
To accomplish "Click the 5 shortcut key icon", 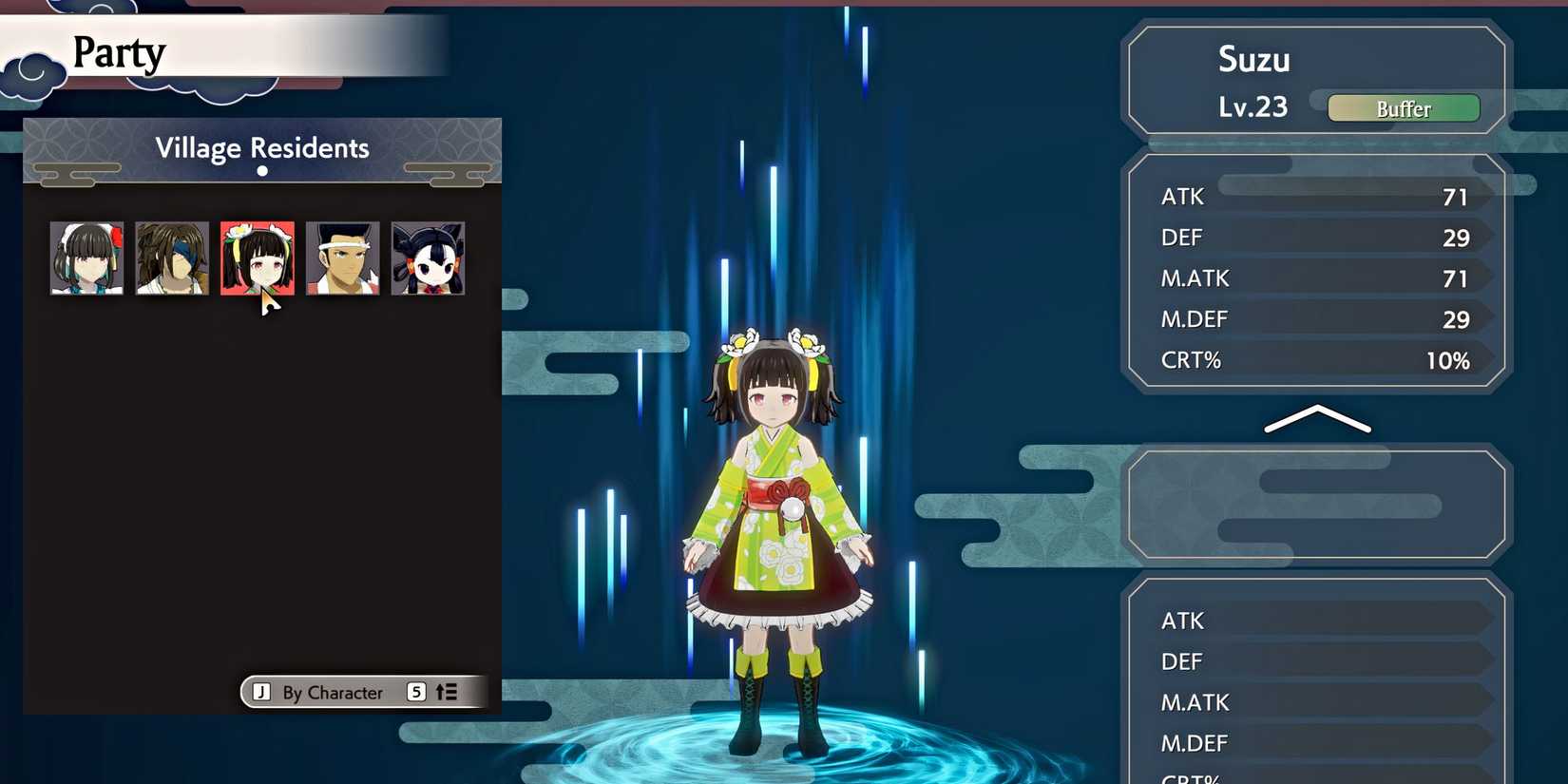I will [x=415, y=693].
